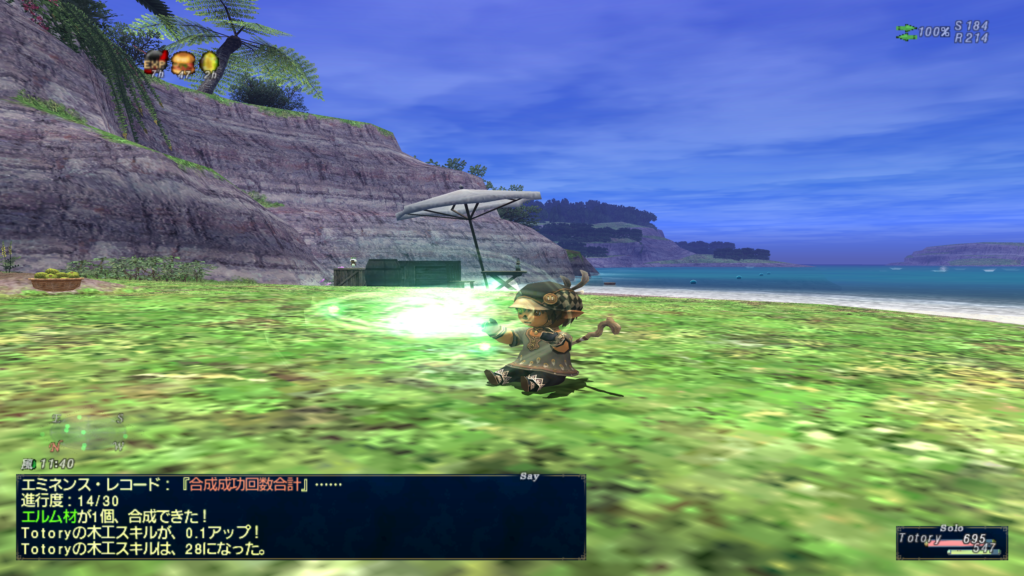This screenshot has width=1024, height=576.
Task: Click the chat log window
Action: click(x=300, y=517)
